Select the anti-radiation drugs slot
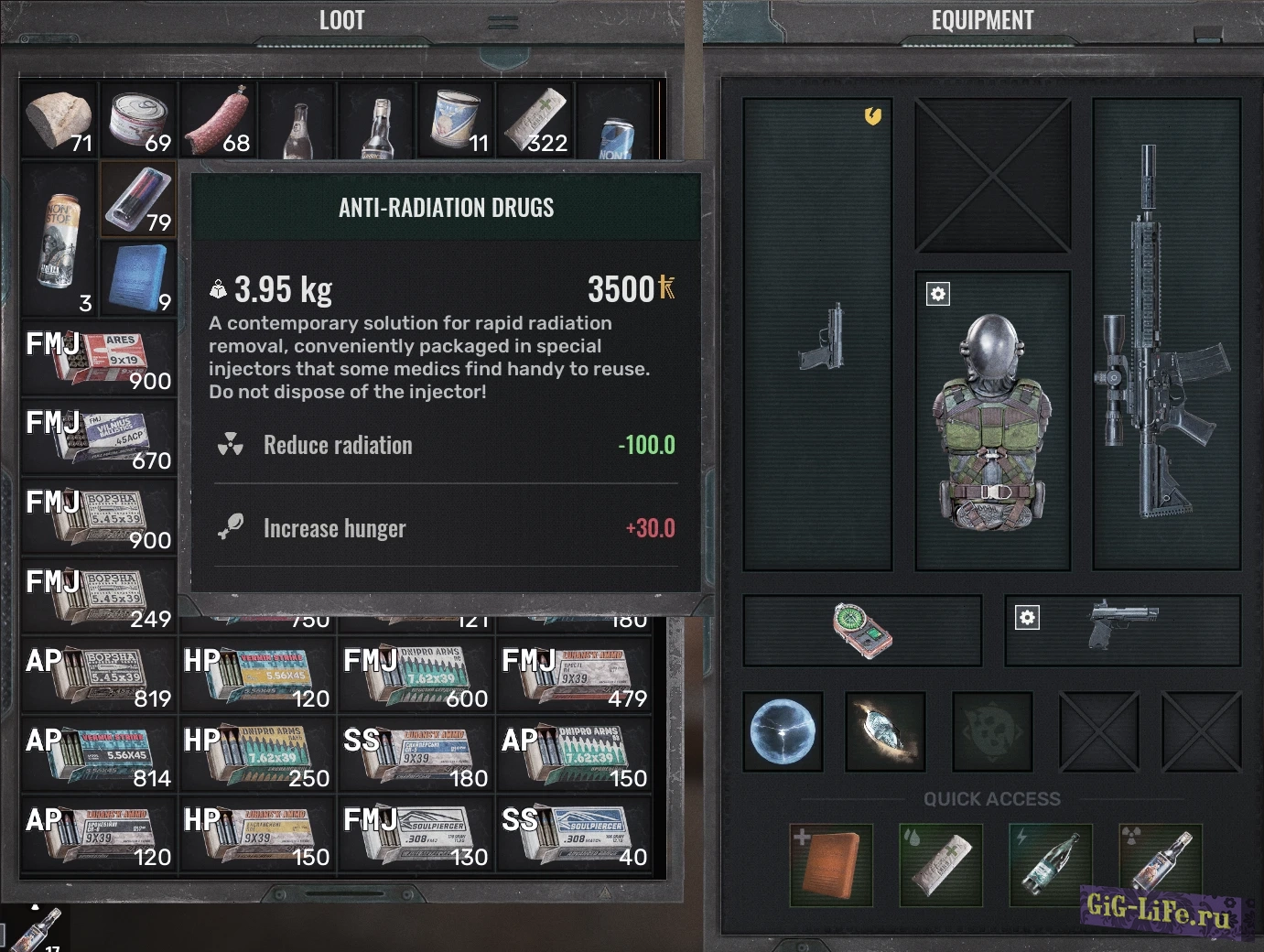The height and width of the screenshot is (952, 1264). [x=137, y=200]
